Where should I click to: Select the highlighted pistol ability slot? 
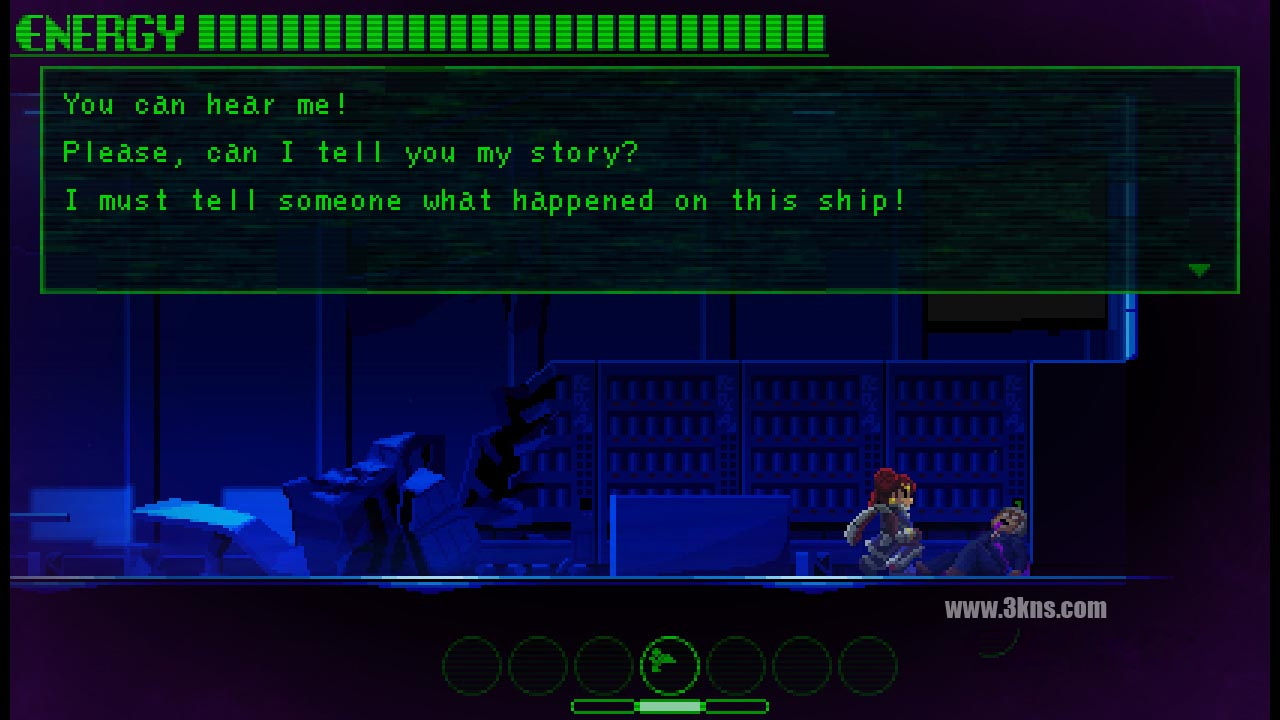pos(669,664)
